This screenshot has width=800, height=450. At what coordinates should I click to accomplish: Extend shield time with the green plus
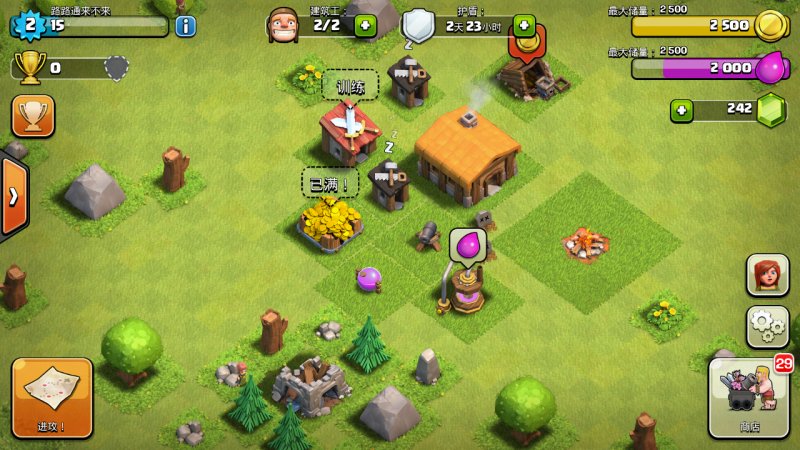[524, 26]
